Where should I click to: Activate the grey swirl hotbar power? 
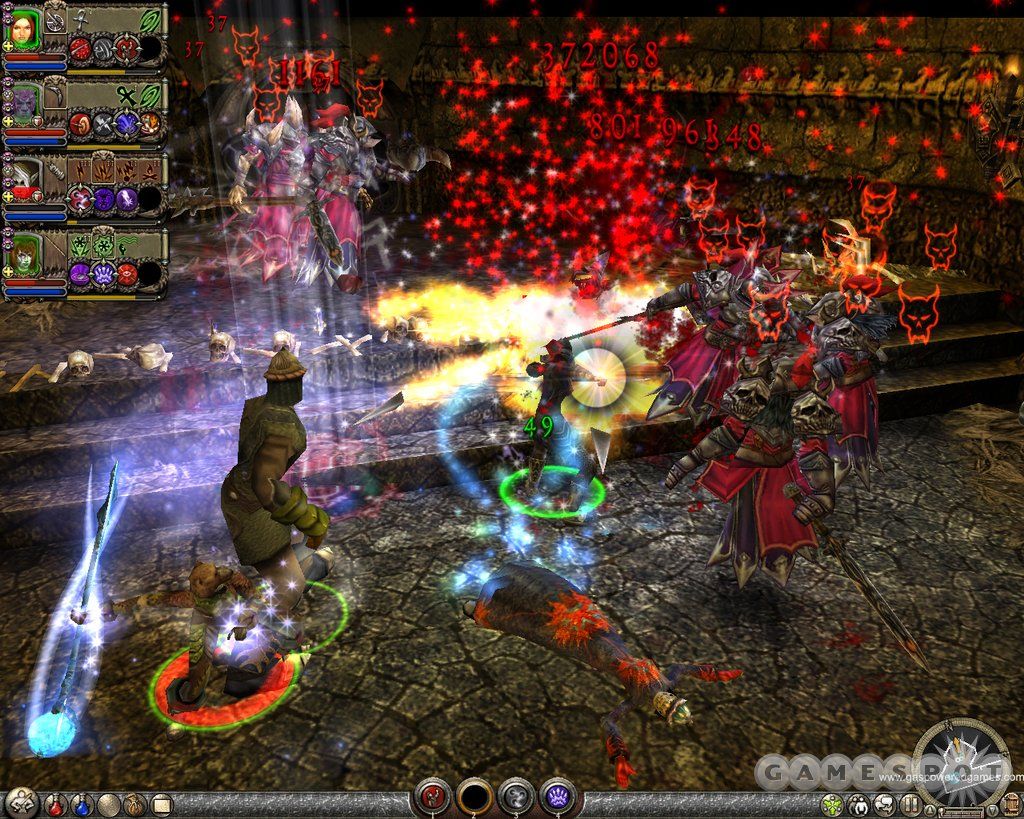tap(516, 796)
